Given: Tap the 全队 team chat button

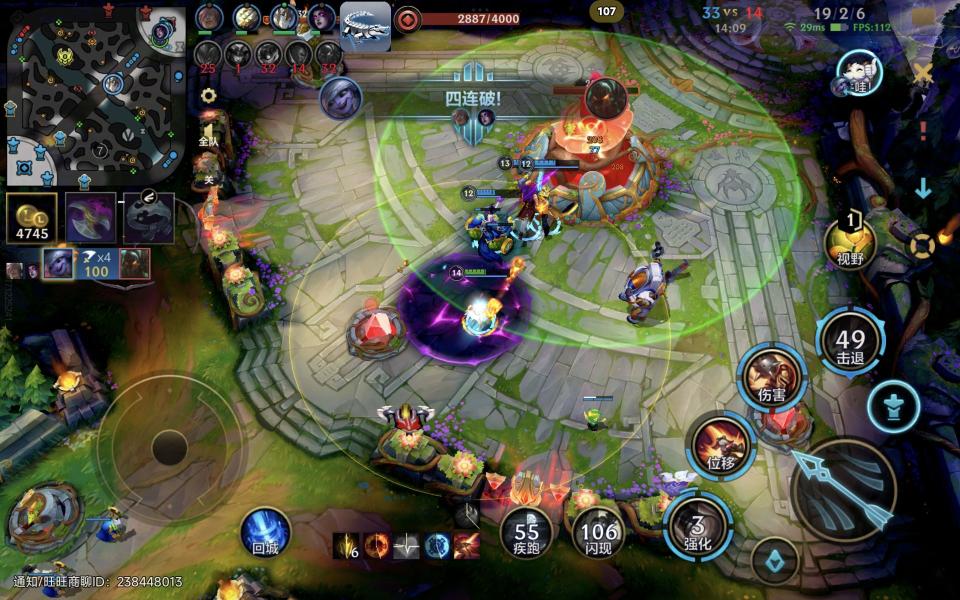Looking at the screenshot, I should tap(208, 140).
